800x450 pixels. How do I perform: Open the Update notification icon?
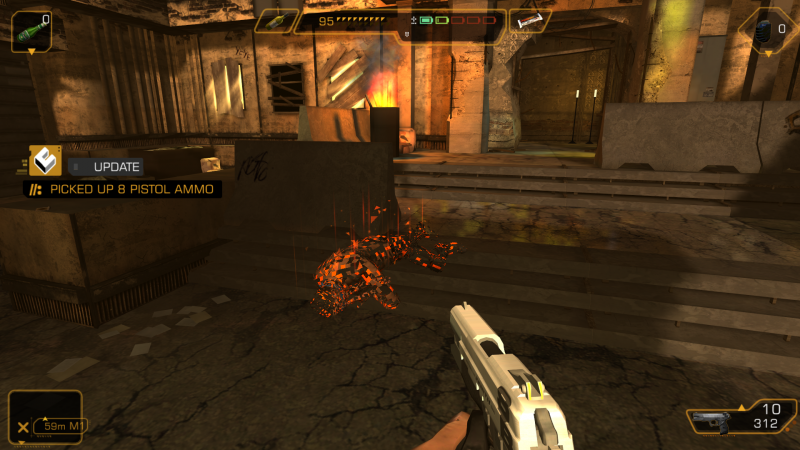click(45, 161)
